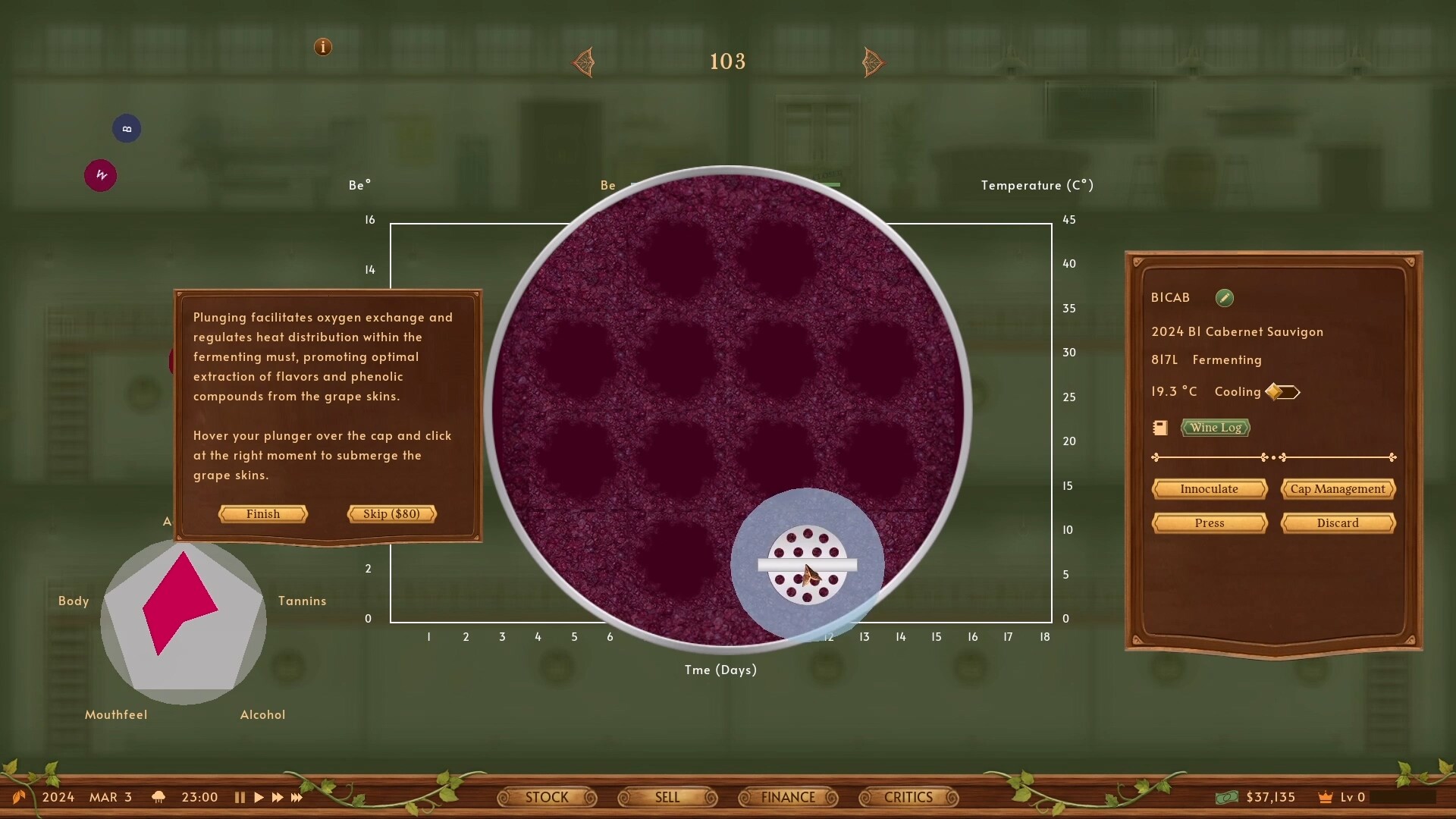This screenshot has height=819, width=1456.
Task: Open the STOCK menu
Action: (547, 797)
